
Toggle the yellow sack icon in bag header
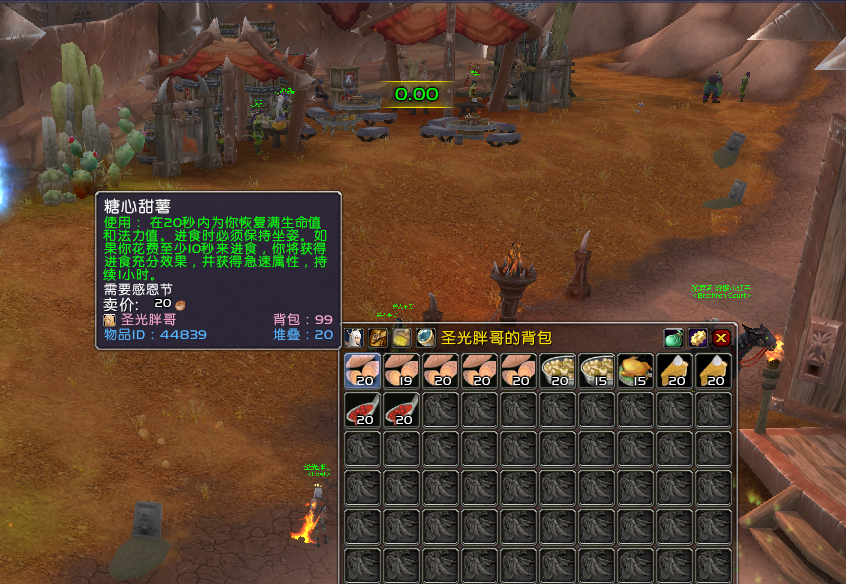click(x=402, y=338)
